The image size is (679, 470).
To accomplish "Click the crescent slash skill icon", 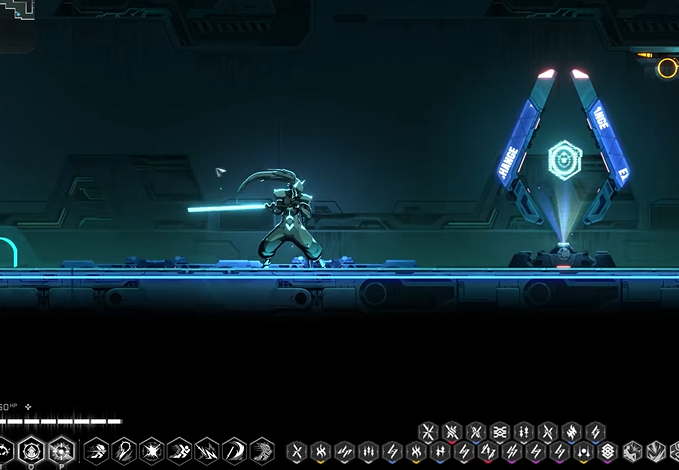I will point(234,450).
